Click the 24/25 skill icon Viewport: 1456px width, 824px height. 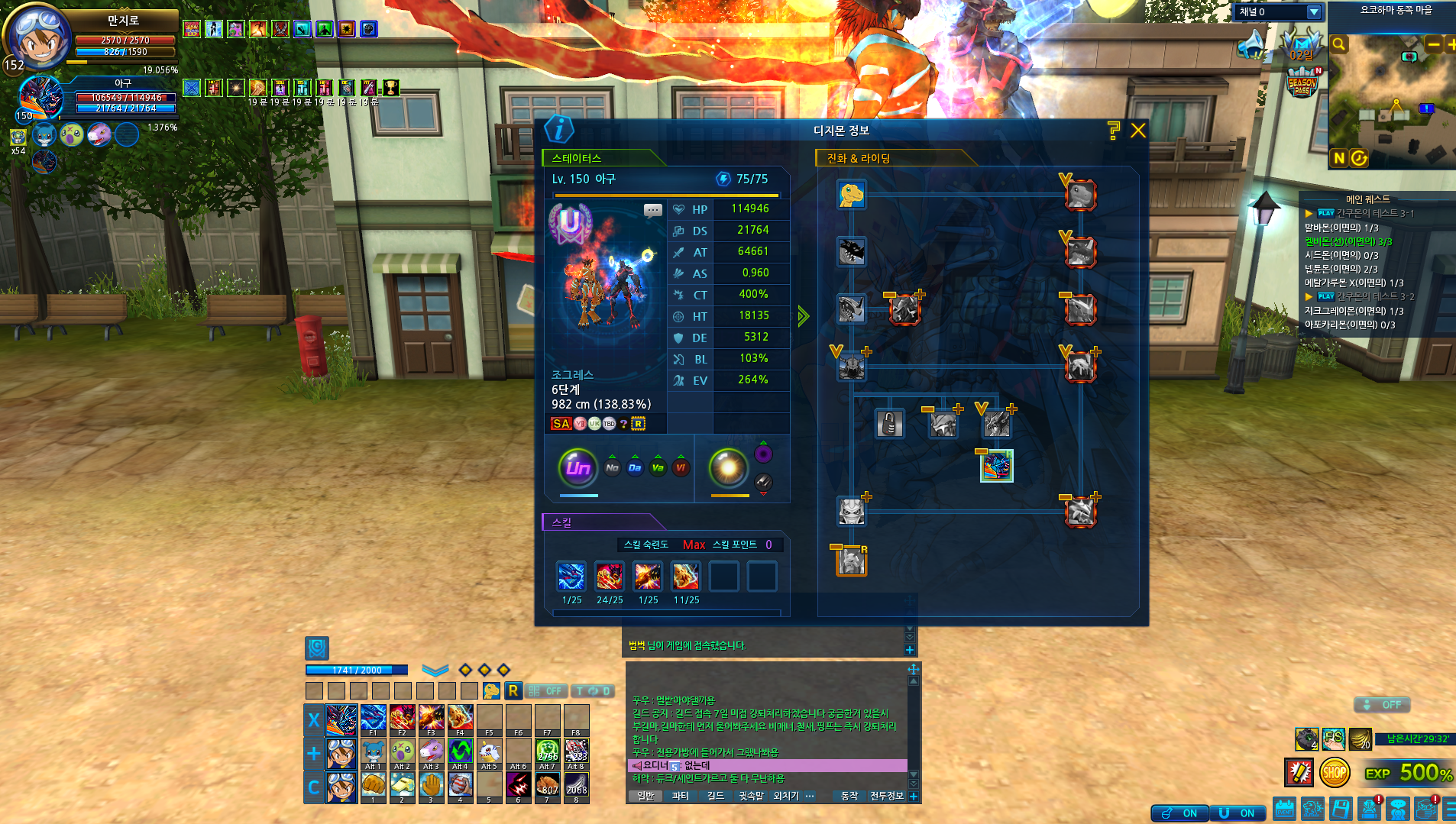click(609, 576)
